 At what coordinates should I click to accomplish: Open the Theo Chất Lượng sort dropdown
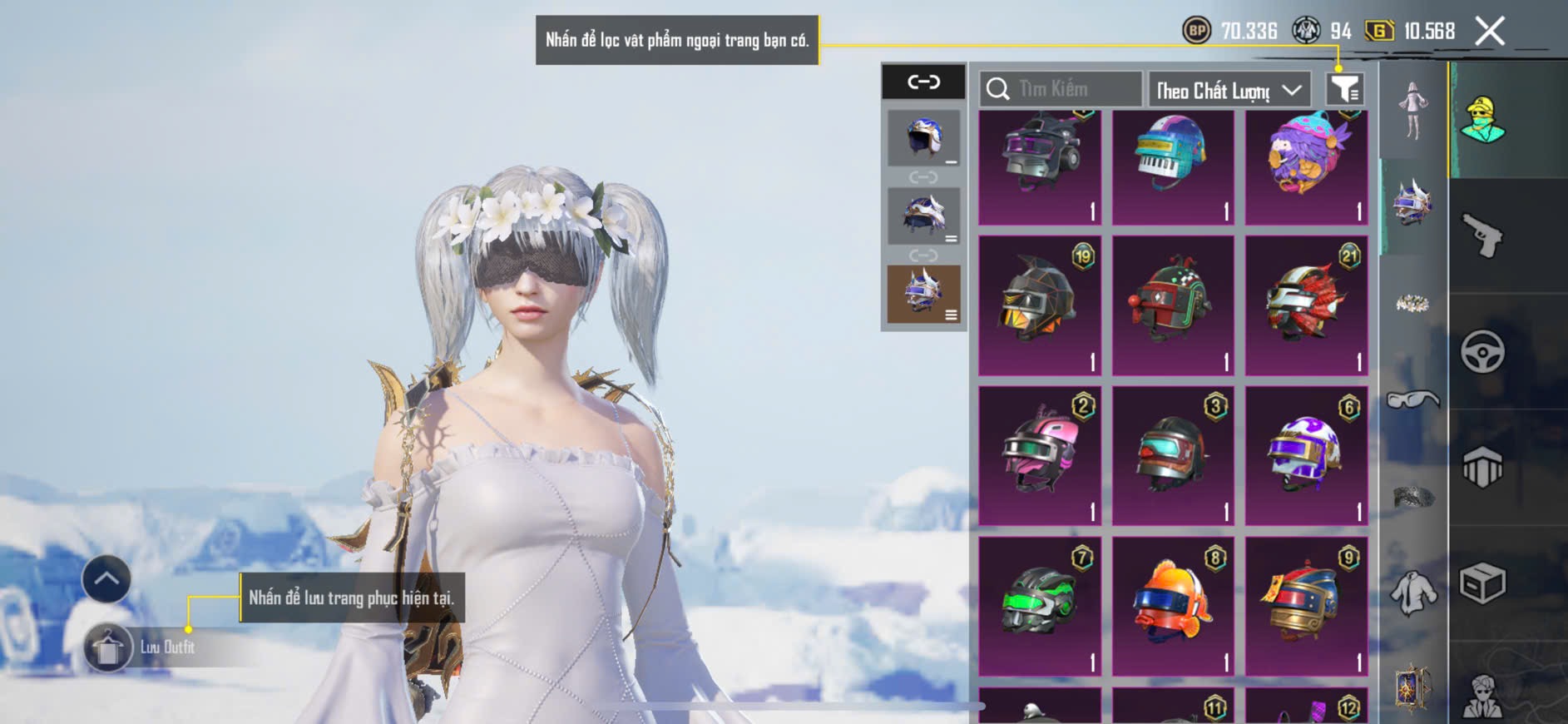(x=1228, y=90)
